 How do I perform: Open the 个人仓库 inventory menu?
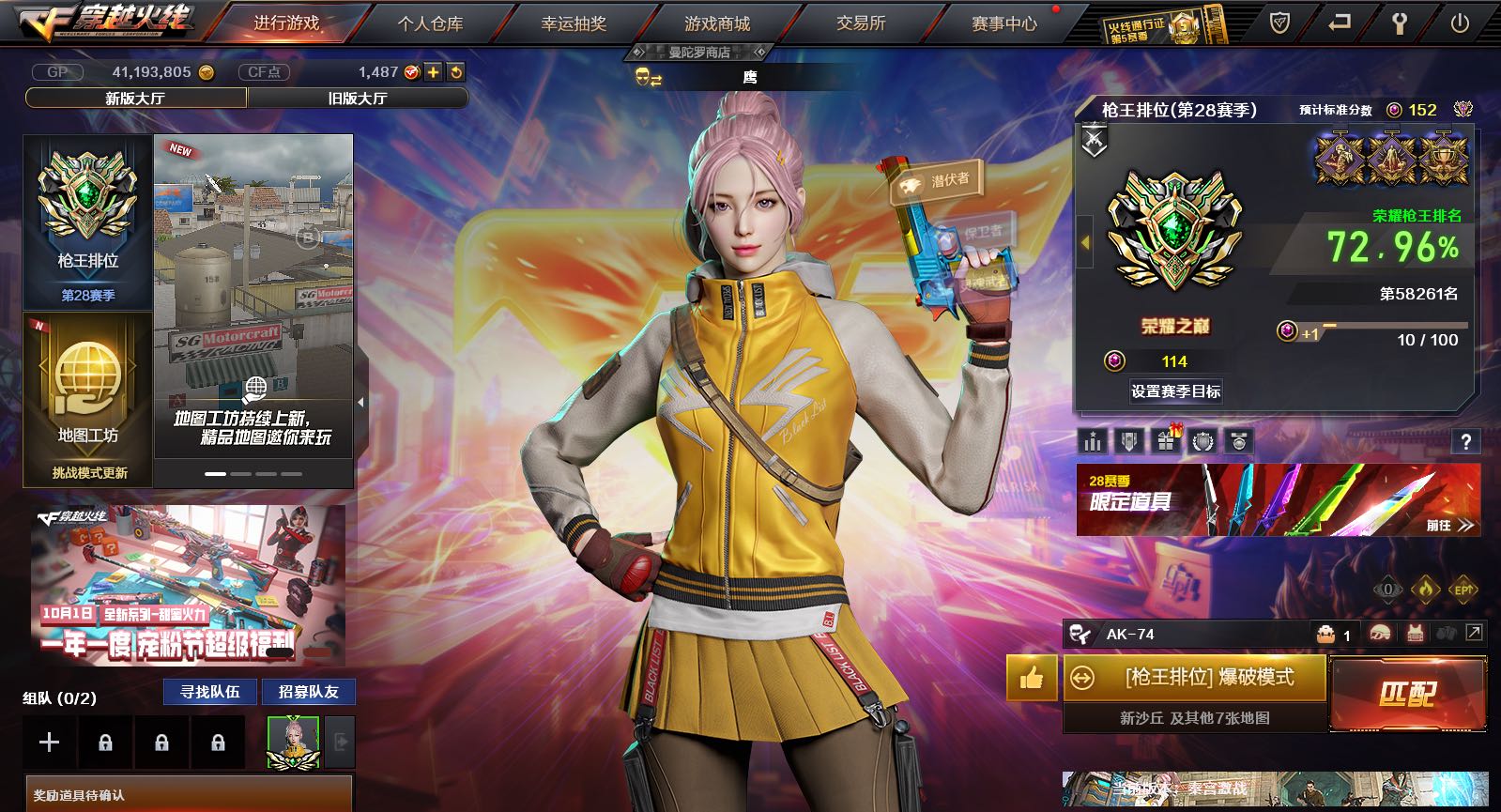[430, 23]
